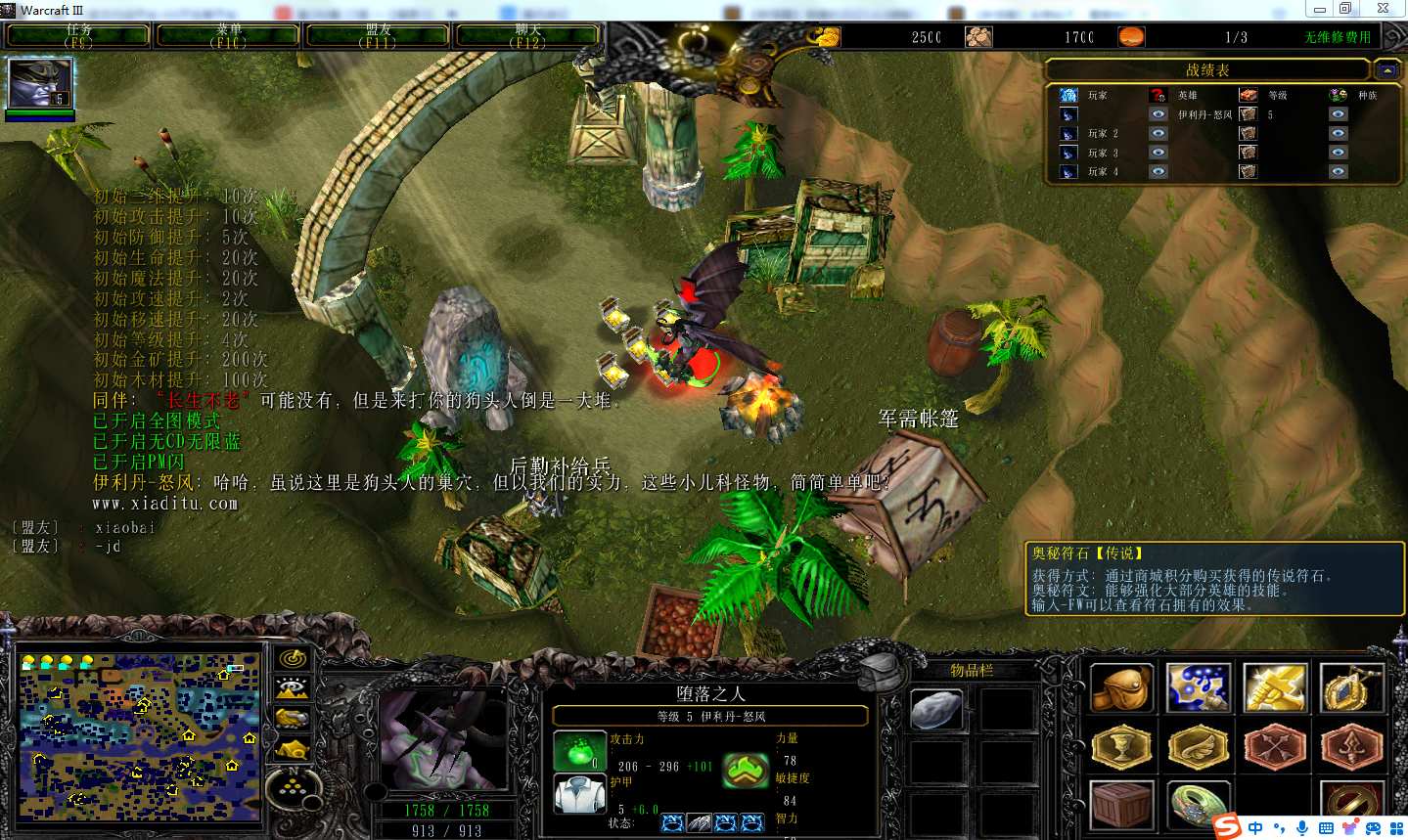The height and width of the screenshot is (840, 1408).
Task: Select the bronze crossed arrows badge
Action: point(1274,748)
